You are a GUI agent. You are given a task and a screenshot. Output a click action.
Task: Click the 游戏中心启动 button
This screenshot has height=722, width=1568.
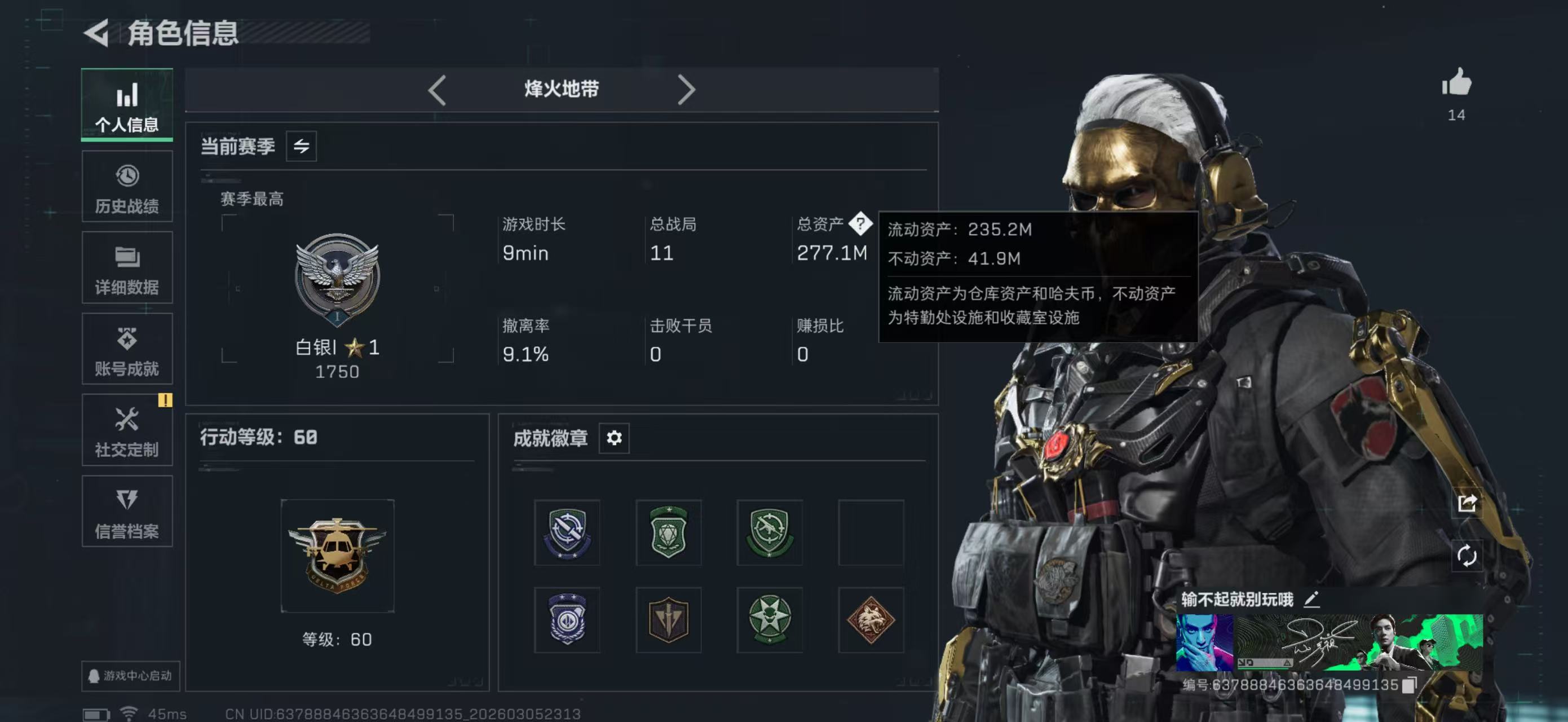point(130,676)
